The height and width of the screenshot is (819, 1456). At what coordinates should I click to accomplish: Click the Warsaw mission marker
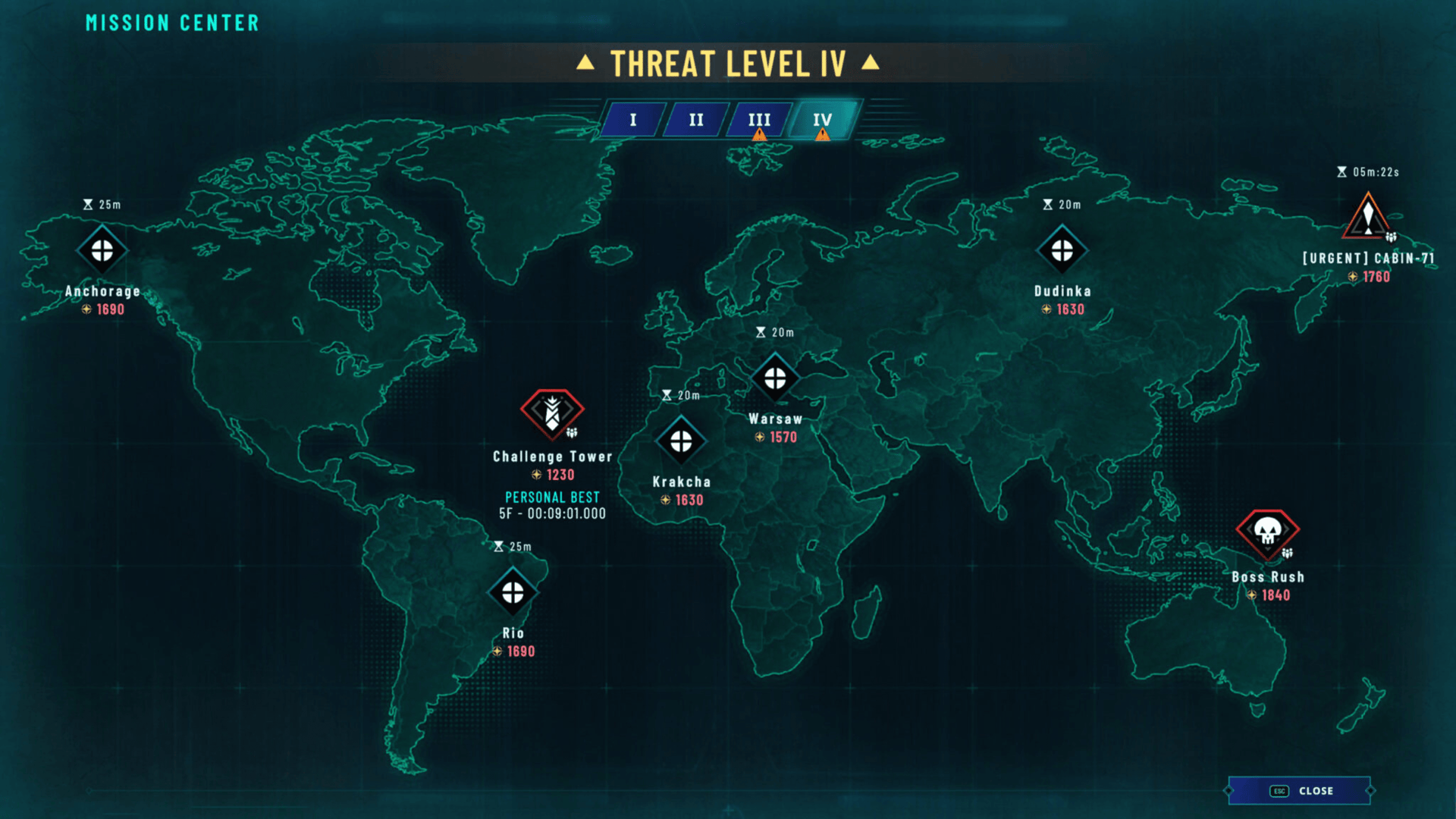(775, 378)
